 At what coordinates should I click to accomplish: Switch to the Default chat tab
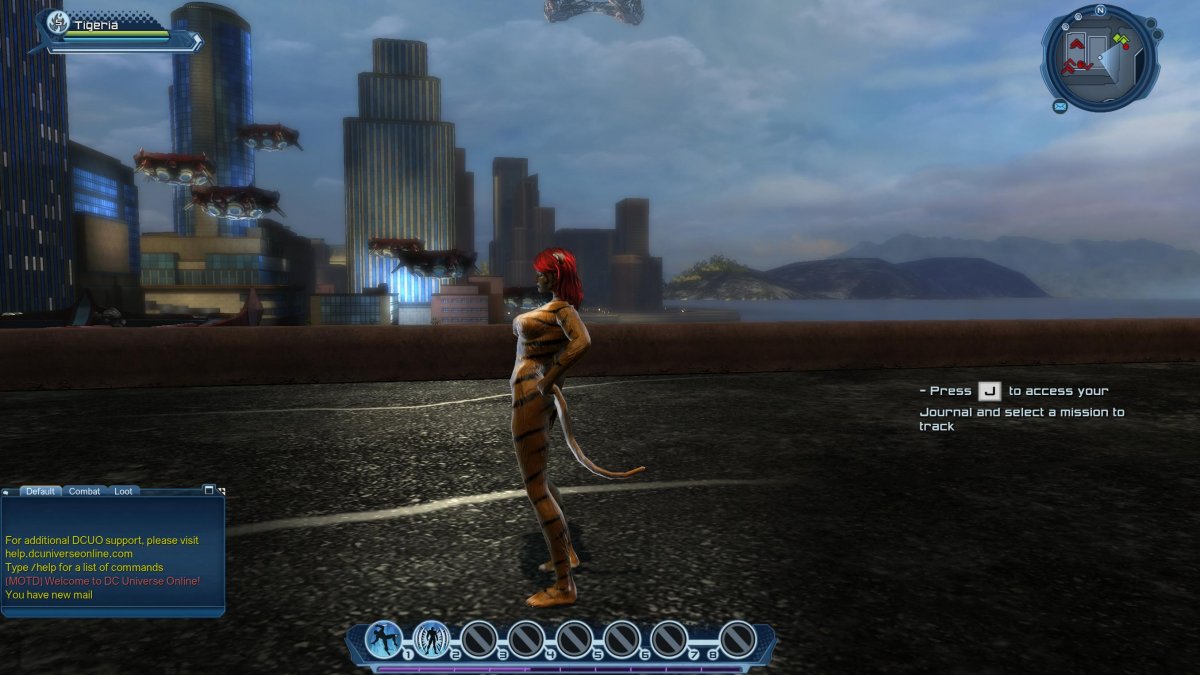(40, 491)
